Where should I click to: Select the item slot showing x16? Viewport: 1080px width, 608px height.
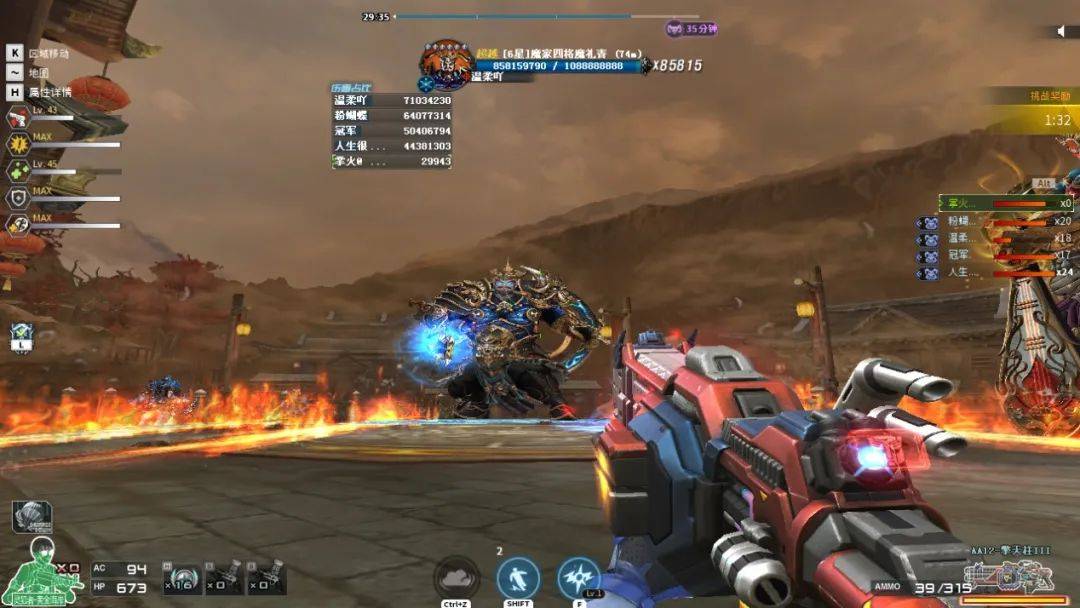(x=183, y=578)
